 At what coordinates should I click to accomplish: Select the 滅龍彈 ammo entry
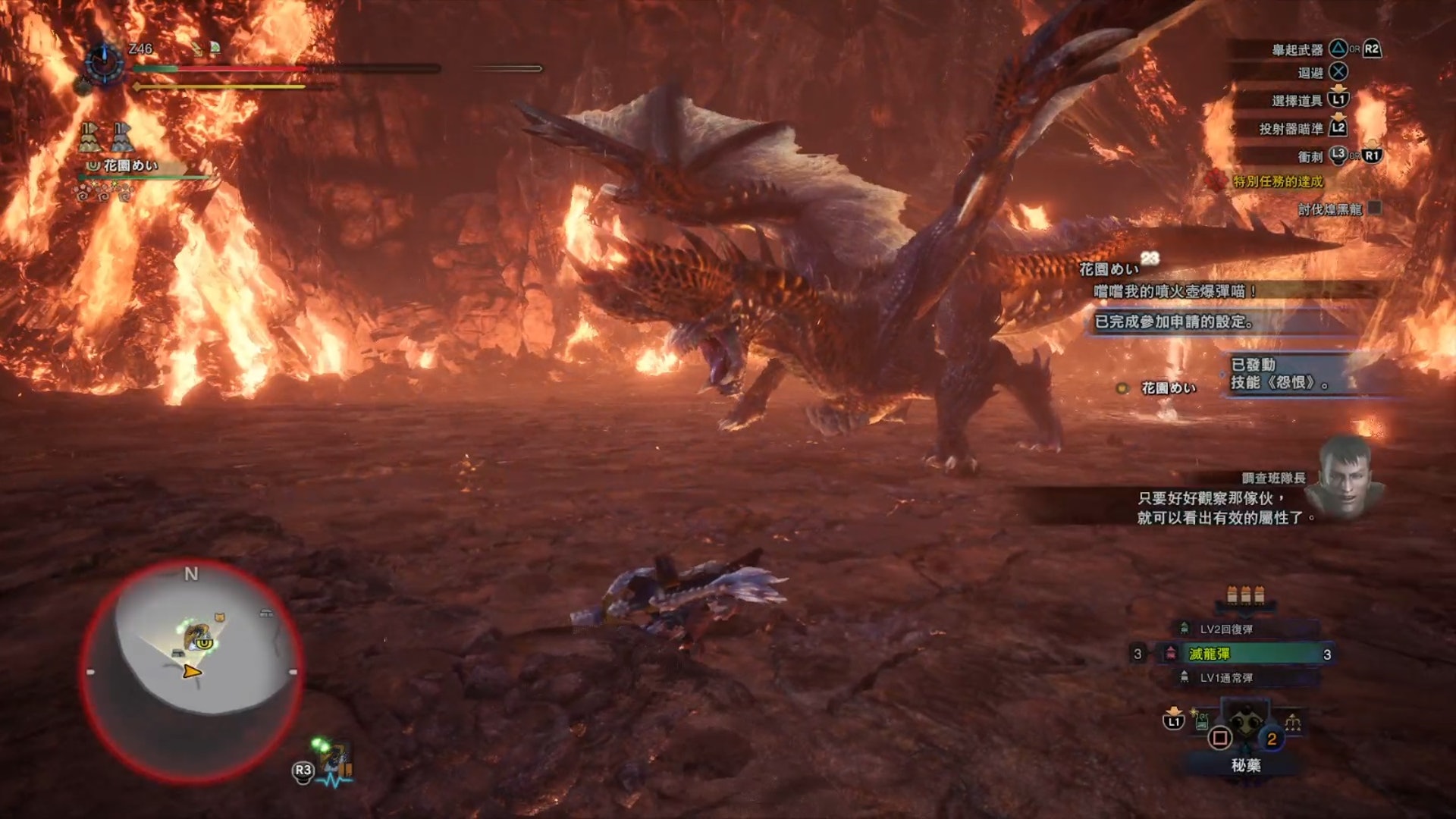pyautogui.click(x=1244, y=654)
